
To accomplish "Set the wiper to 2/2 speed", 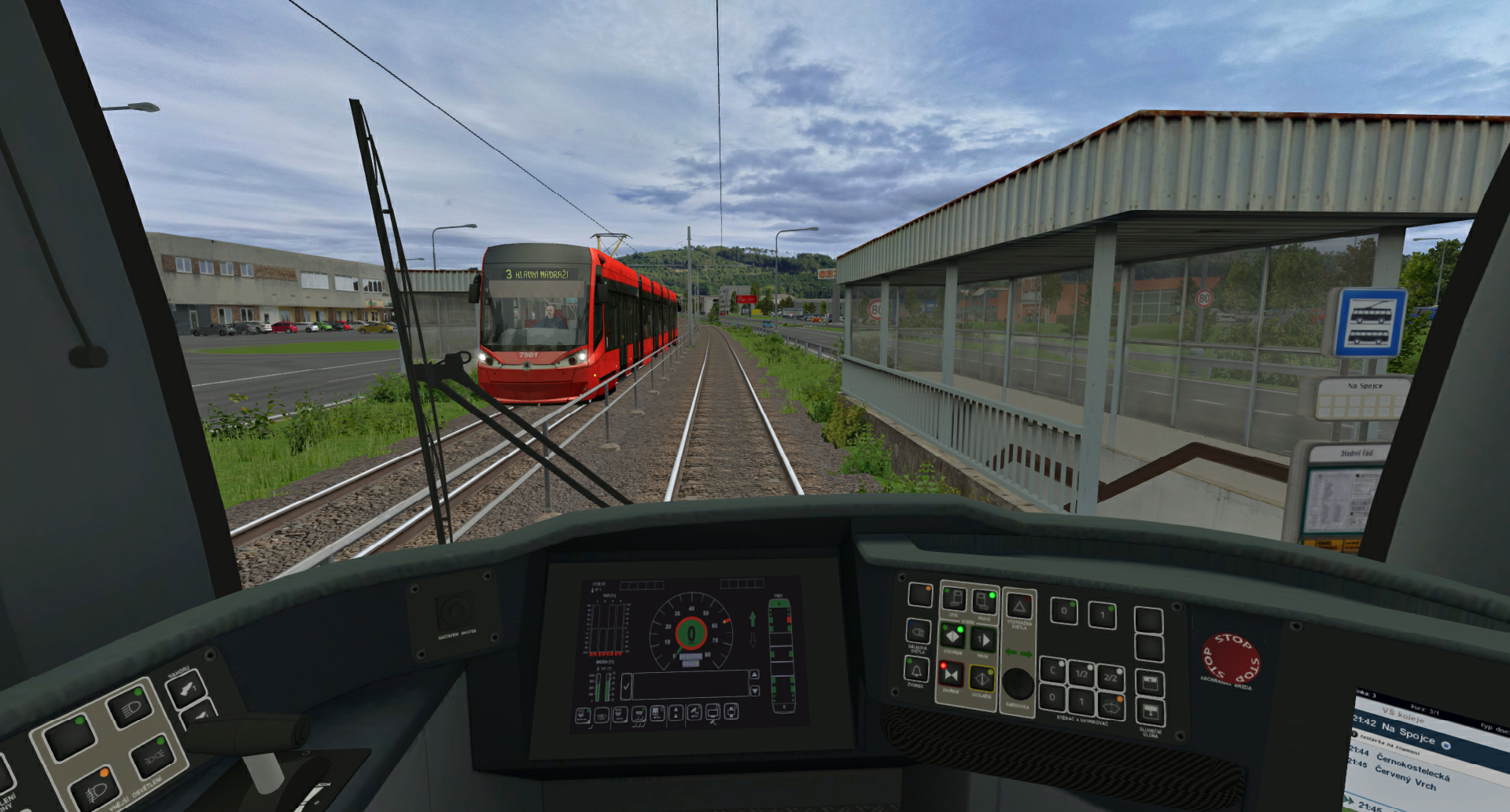I will (1110, 677).
